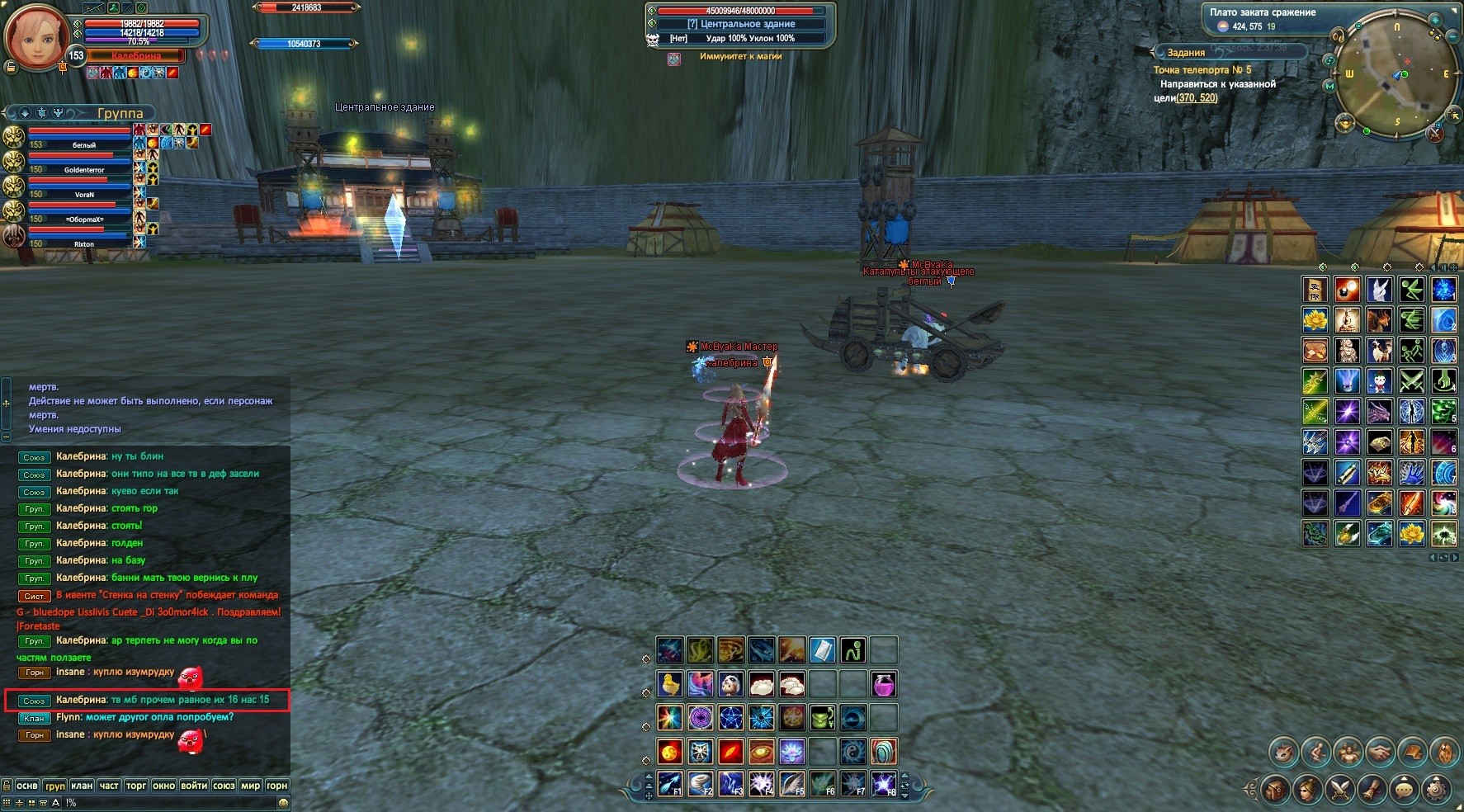Open the character portrait menu button

tap(1307, 789)
